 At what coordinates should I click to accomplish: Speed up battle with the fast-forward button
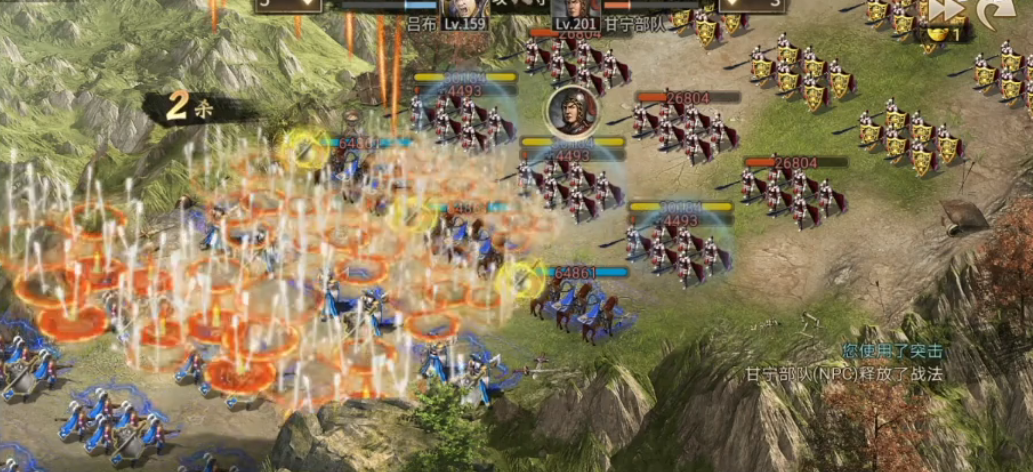[944, 12]
